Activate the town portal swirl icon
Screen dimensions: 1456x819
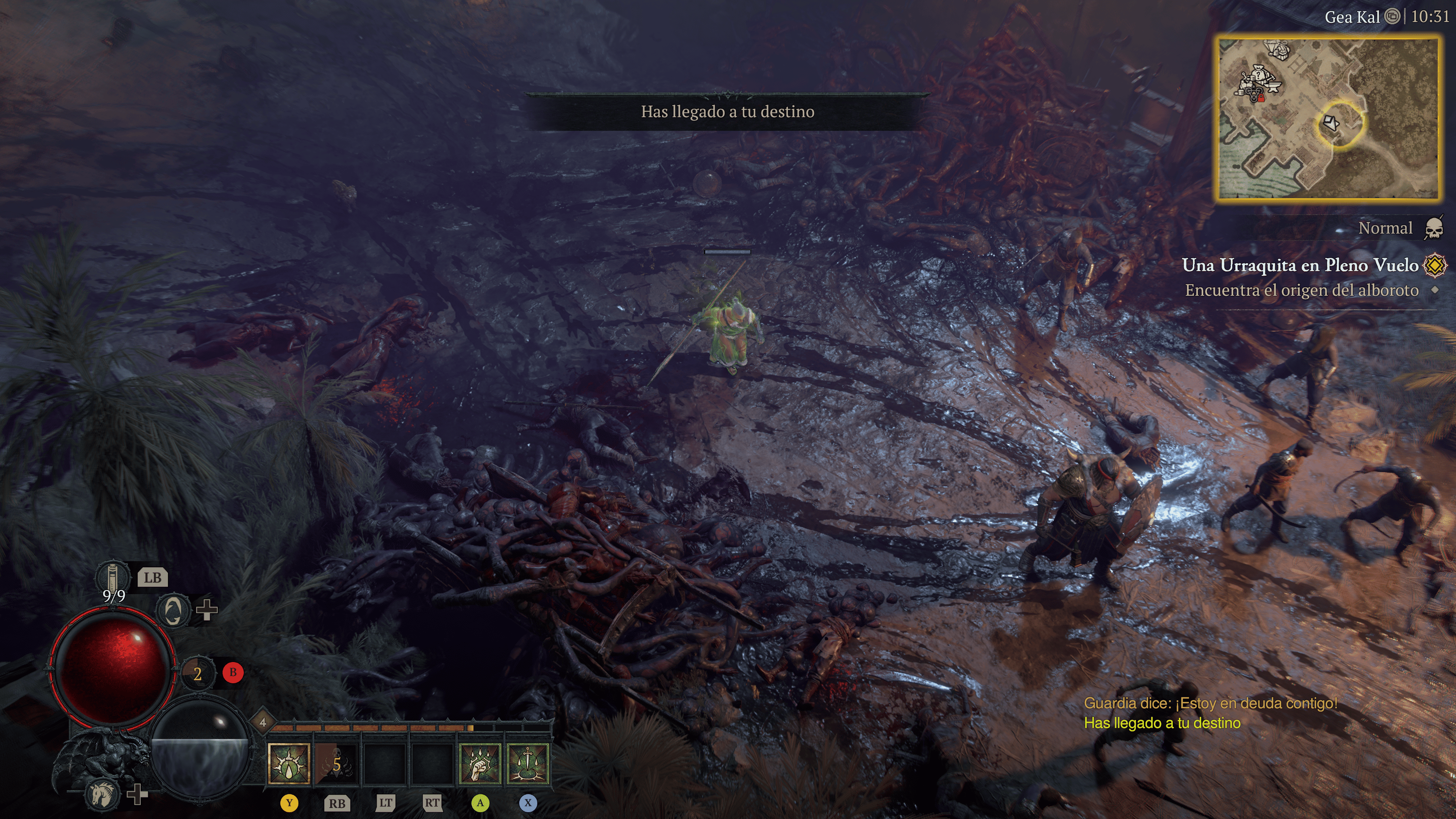pos(173,610)
